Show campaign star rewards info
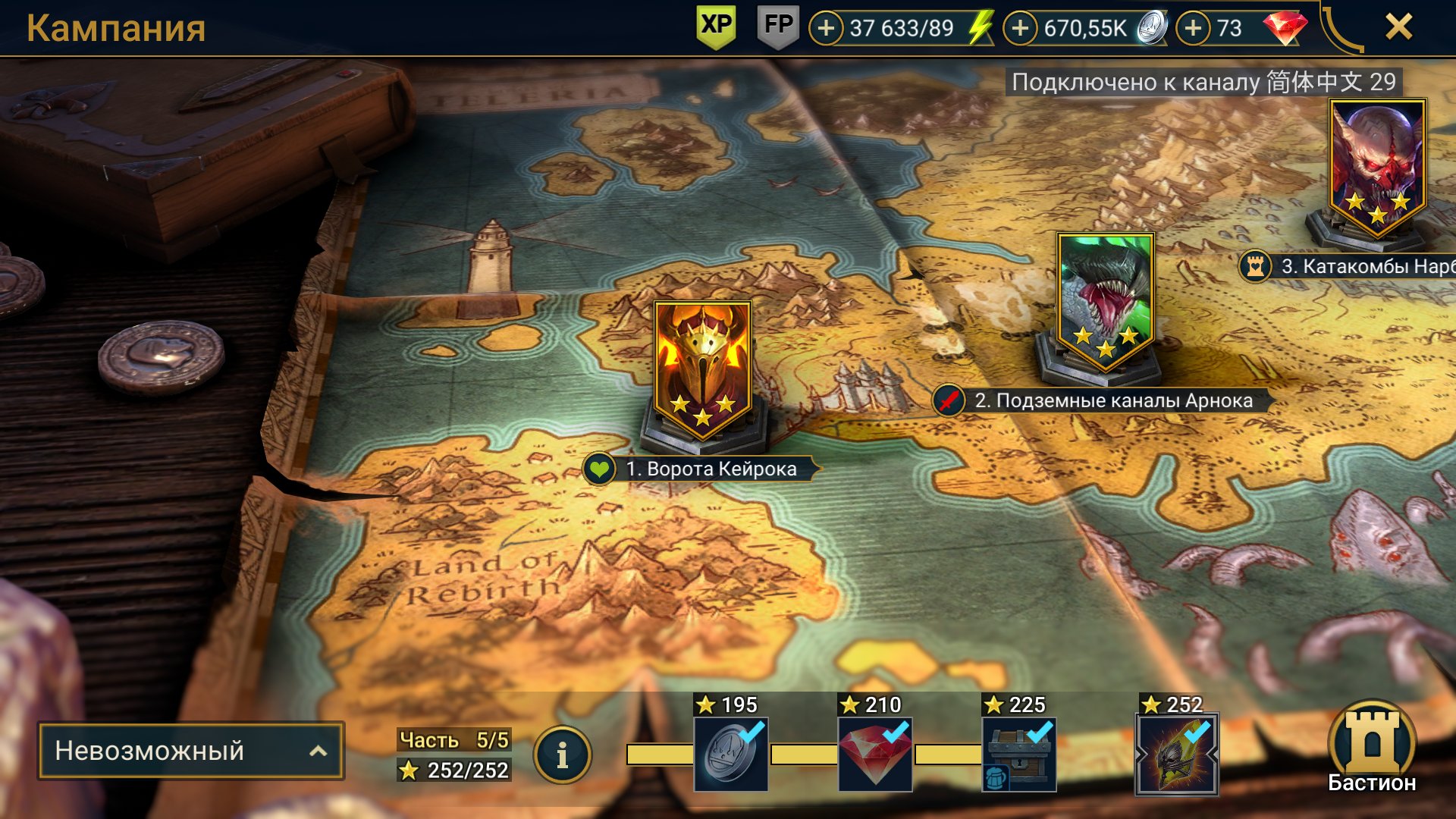The width and height of the screenshot is (1456, 819). (x=562, y=755)
